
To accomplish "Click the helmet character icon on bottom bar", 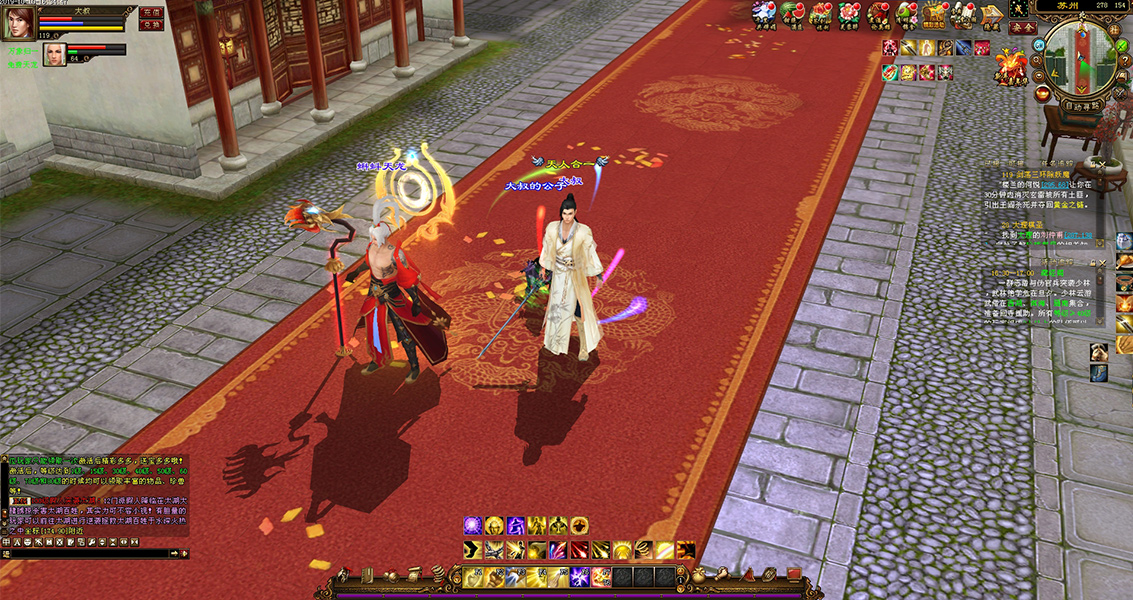I will 342,575.
